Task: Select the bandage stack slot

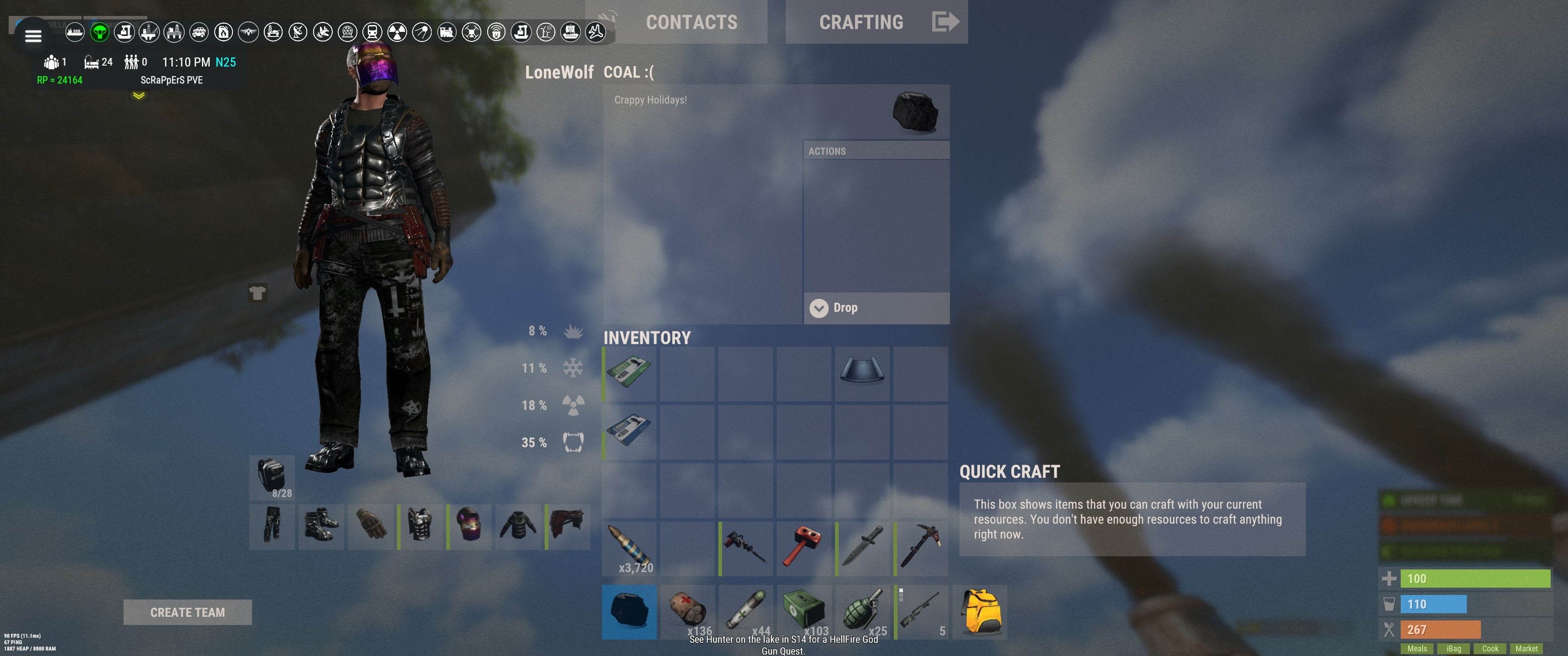Action: click(x=688, y=612)
